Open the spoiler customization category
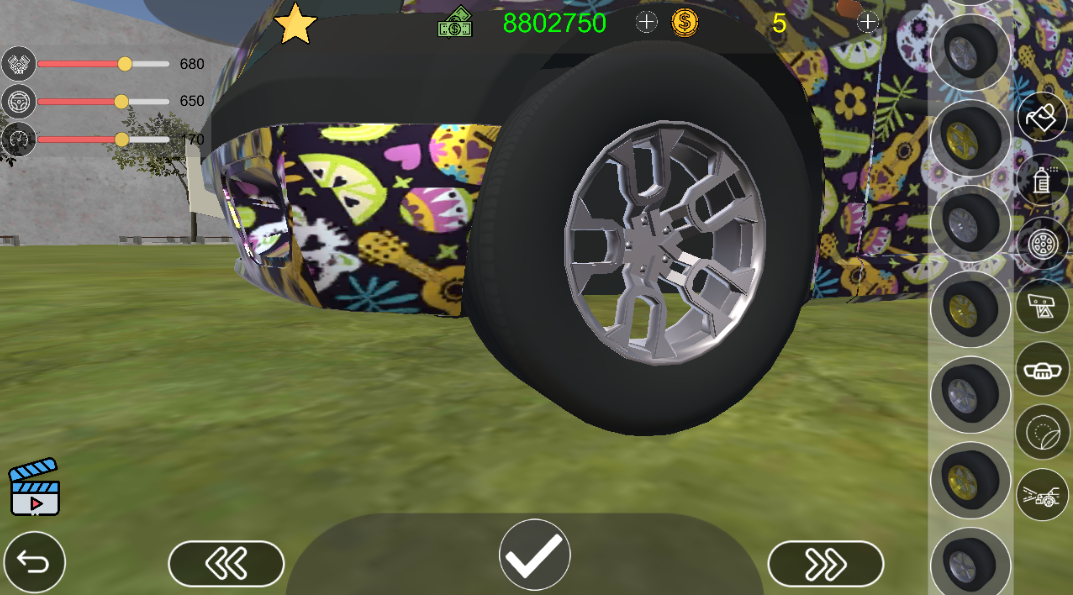Image resolution: width=1073 pixels, height=595 pixels. (1042, 306)
